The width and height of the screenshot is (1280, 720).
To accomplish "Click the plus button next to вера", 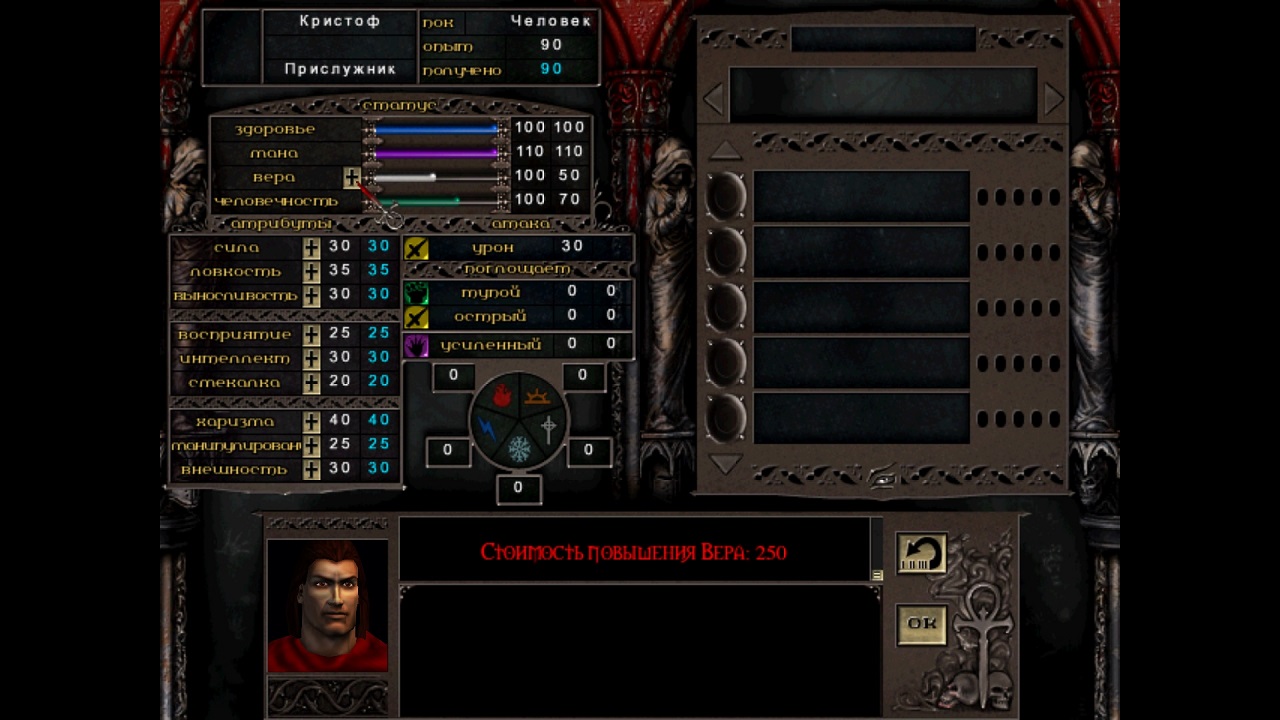I will (x=351, y=177).
